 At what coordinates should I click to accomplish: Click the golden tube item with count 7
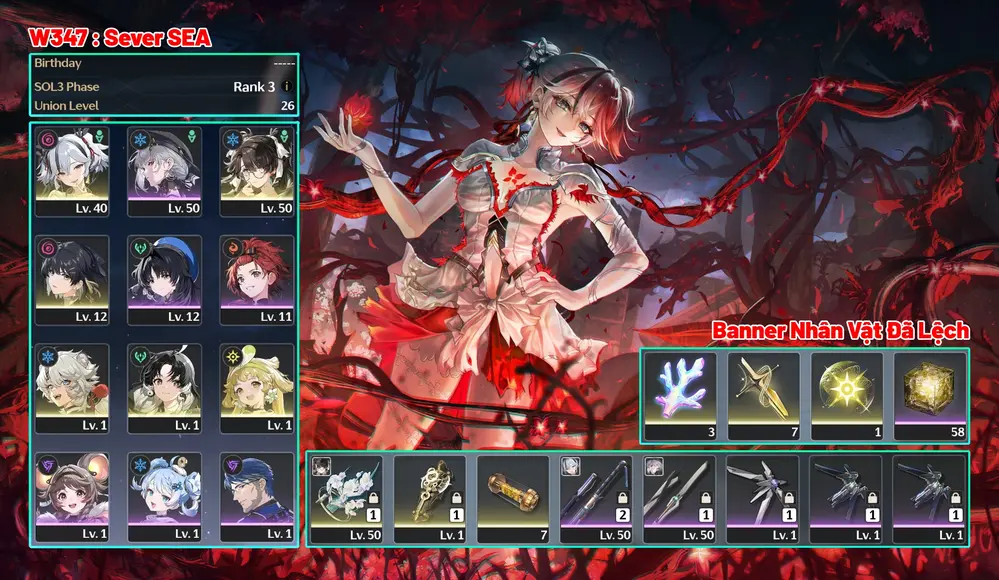click(513, 500)
